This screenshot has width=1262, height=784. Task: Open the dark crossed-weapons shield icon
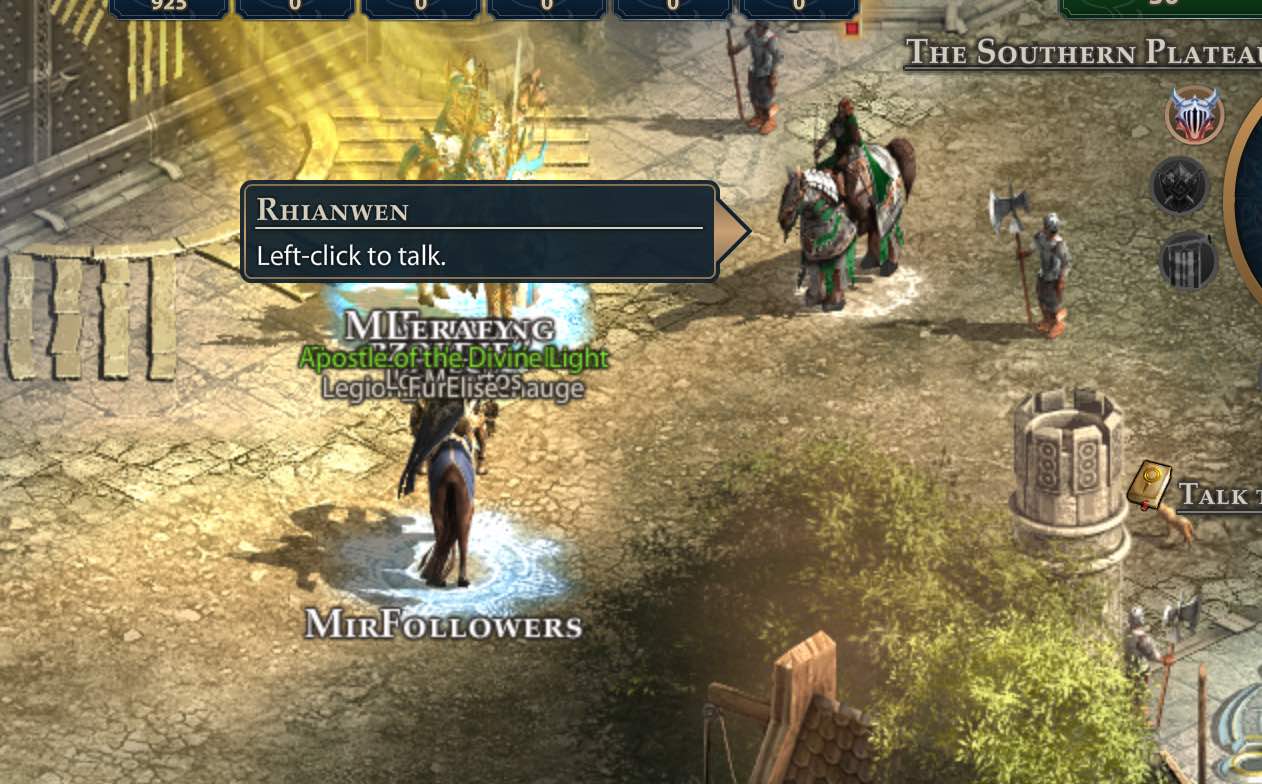[1180, 186]
